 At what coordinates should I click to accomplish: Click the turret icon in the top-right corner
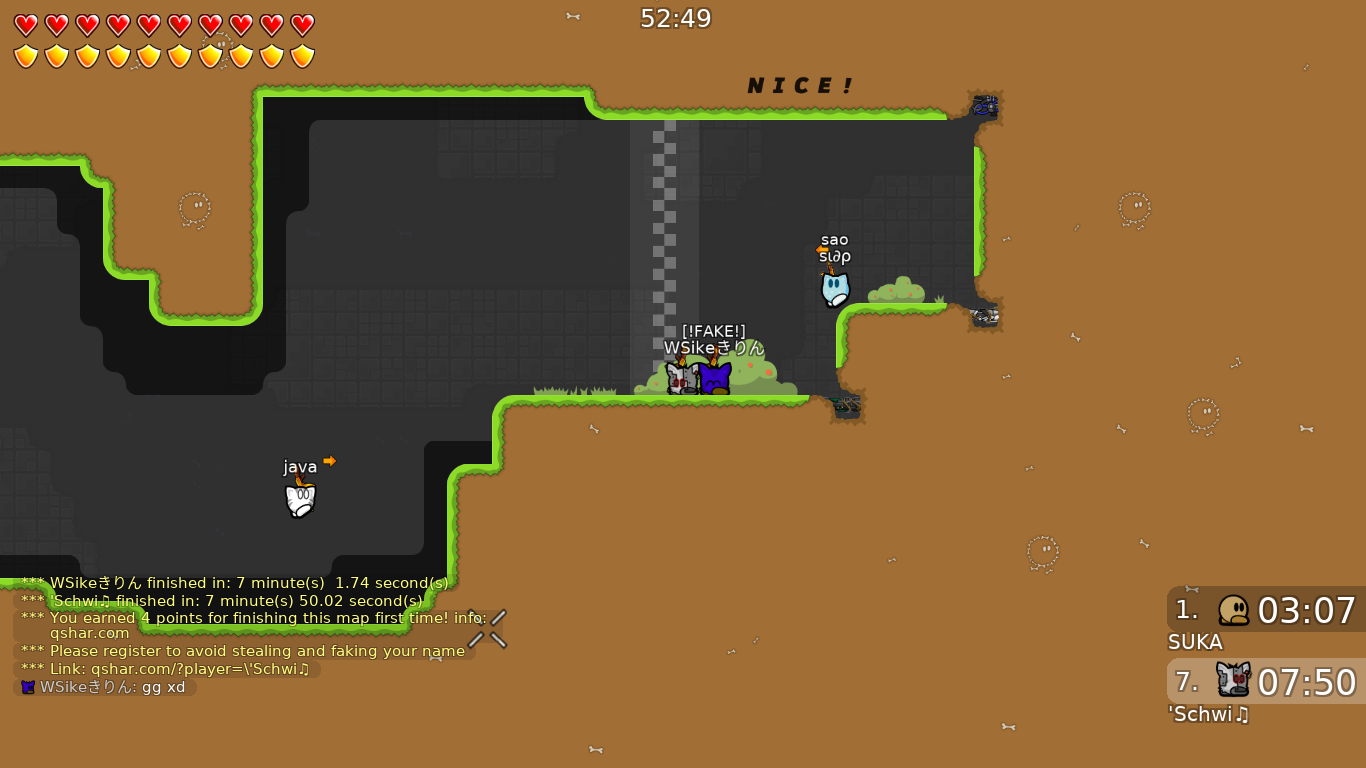coord(984,106)
